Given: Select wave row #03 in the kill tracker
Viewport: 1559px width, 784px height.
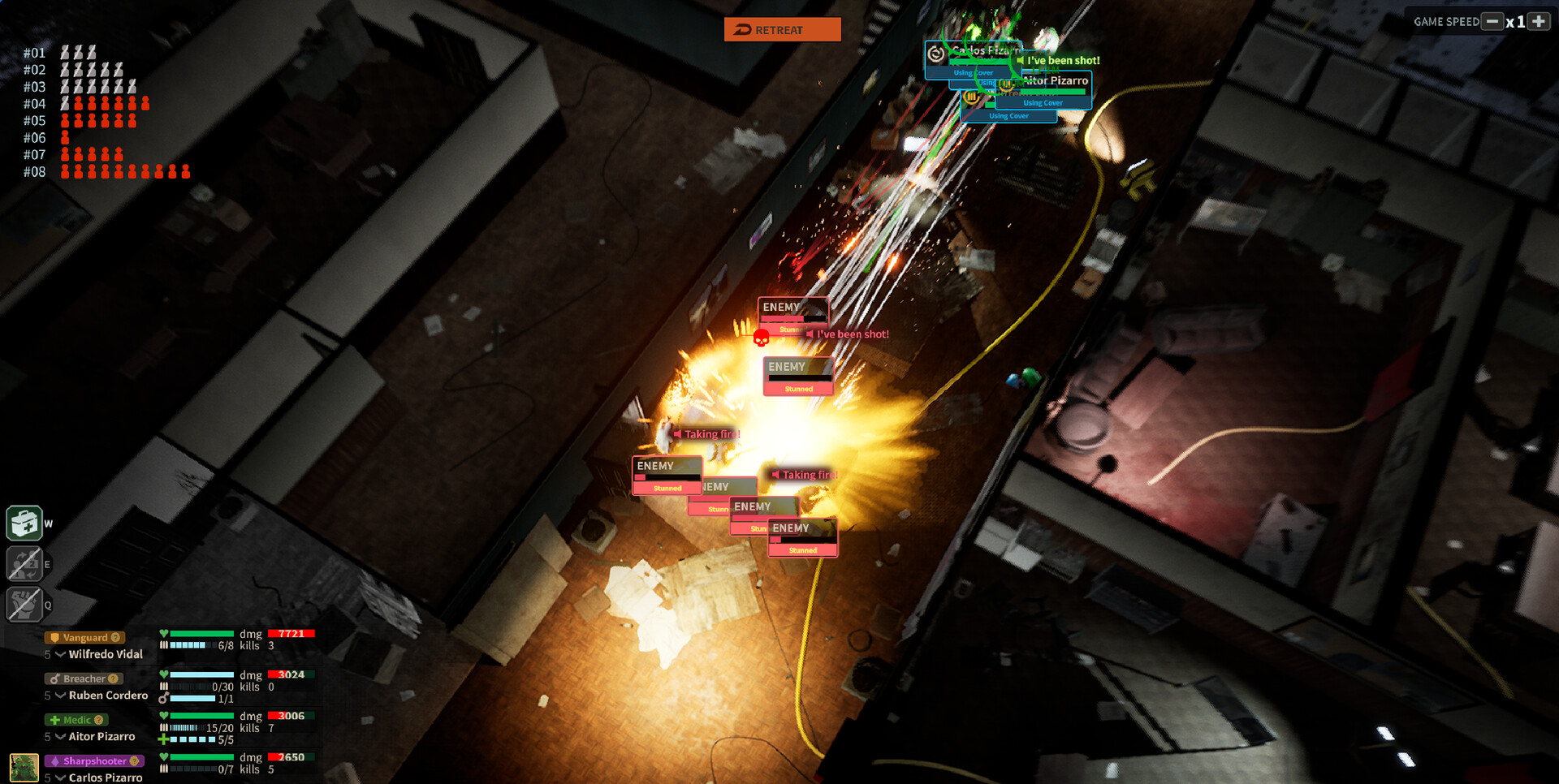Looking at the screenshot, I should coord(37,86).
